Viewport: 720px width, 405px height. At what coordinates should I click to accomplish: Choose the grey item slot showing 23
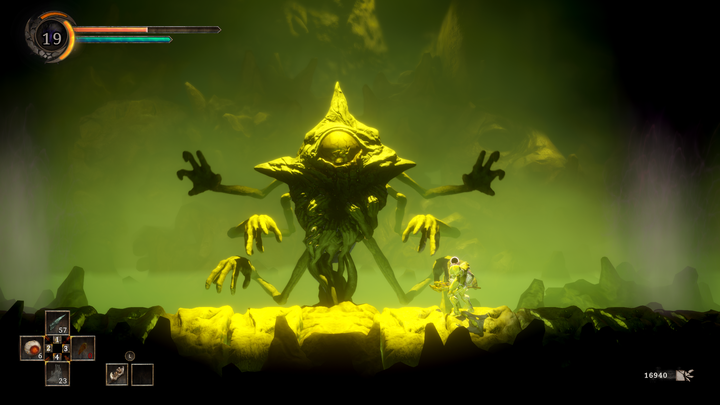tap(57, 374)
